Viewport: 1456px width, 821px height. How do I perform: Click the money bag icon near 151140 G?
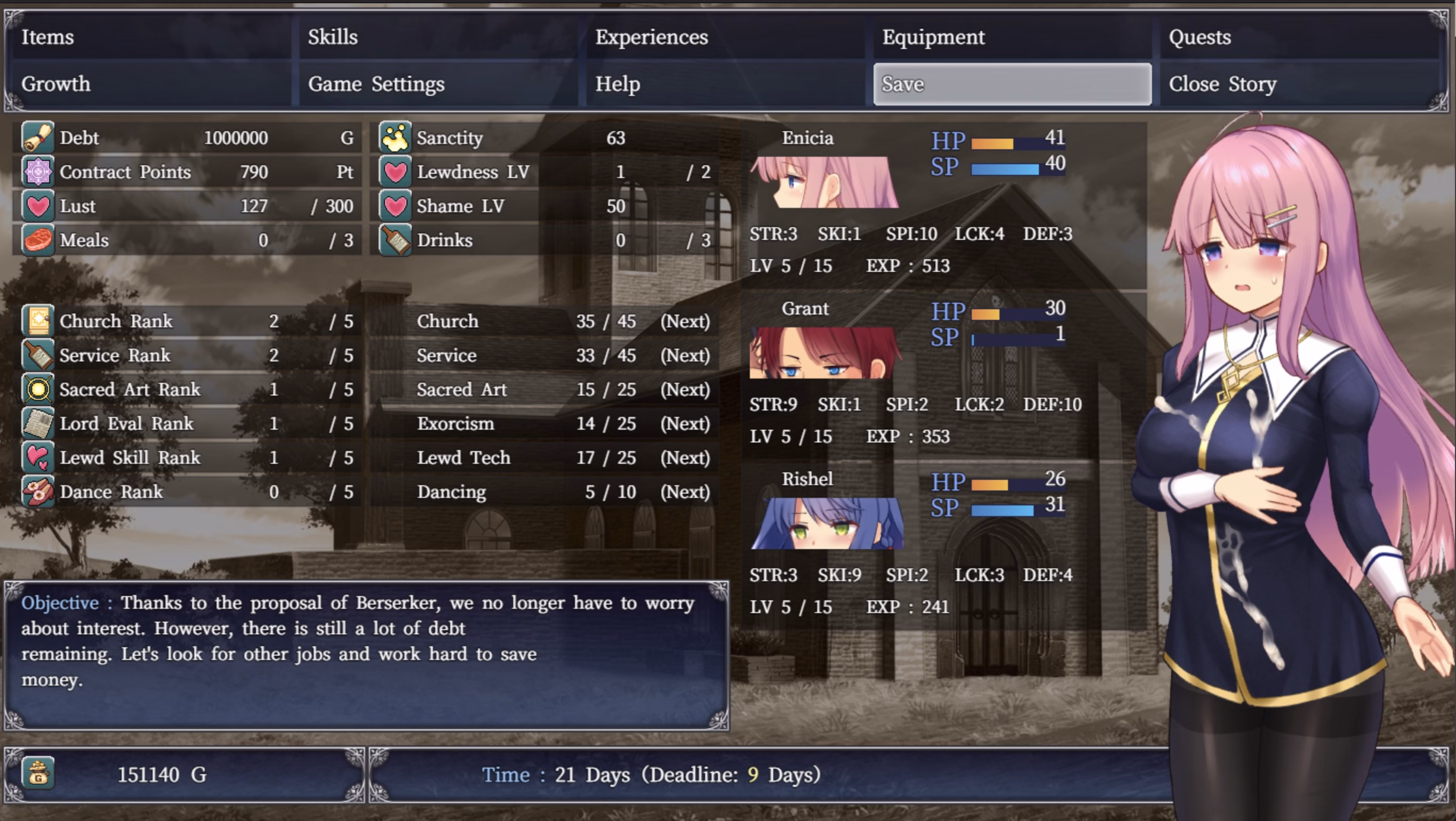(37, 775)
